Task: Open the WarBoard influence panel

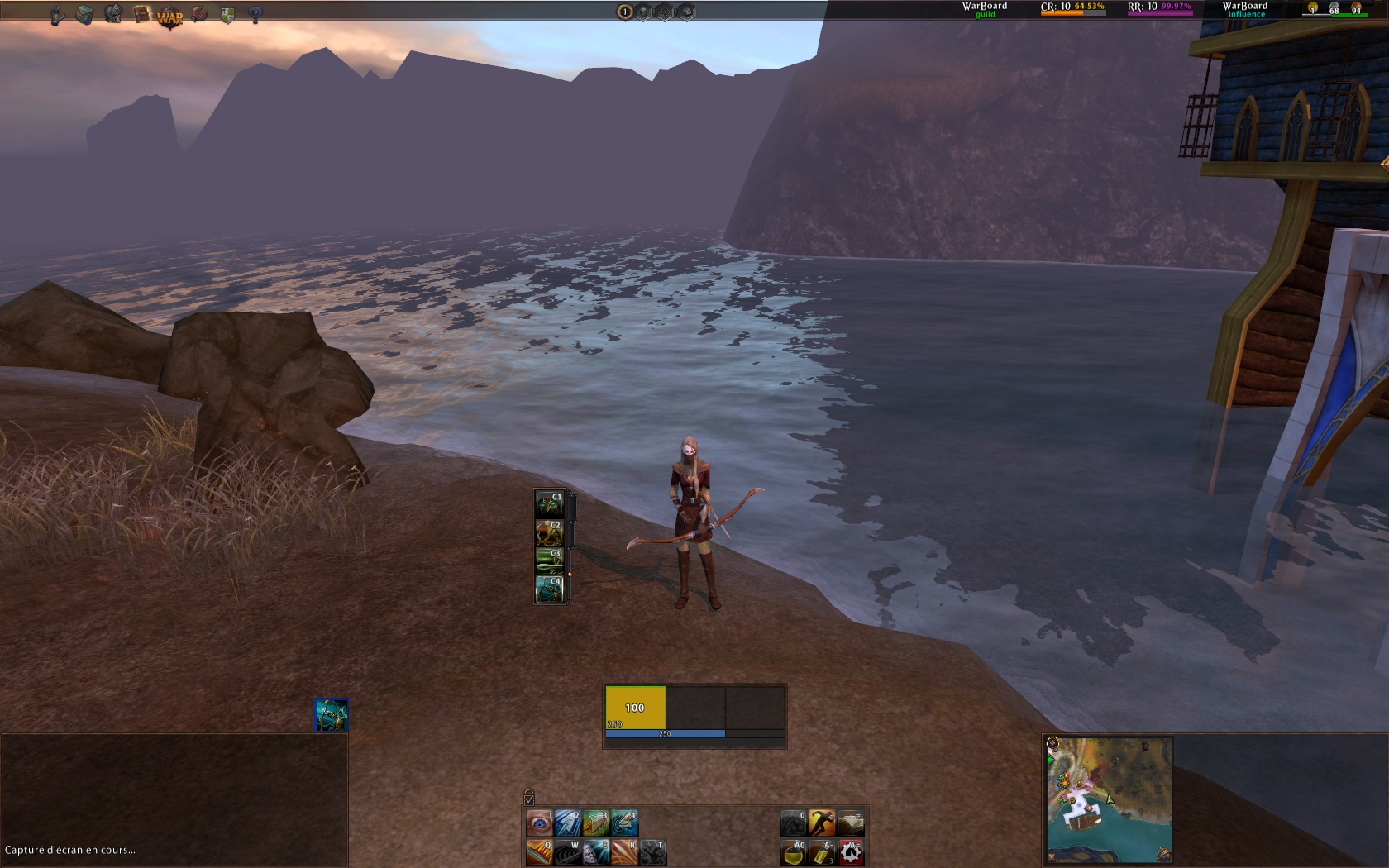Action: (x=1245, y=9)
